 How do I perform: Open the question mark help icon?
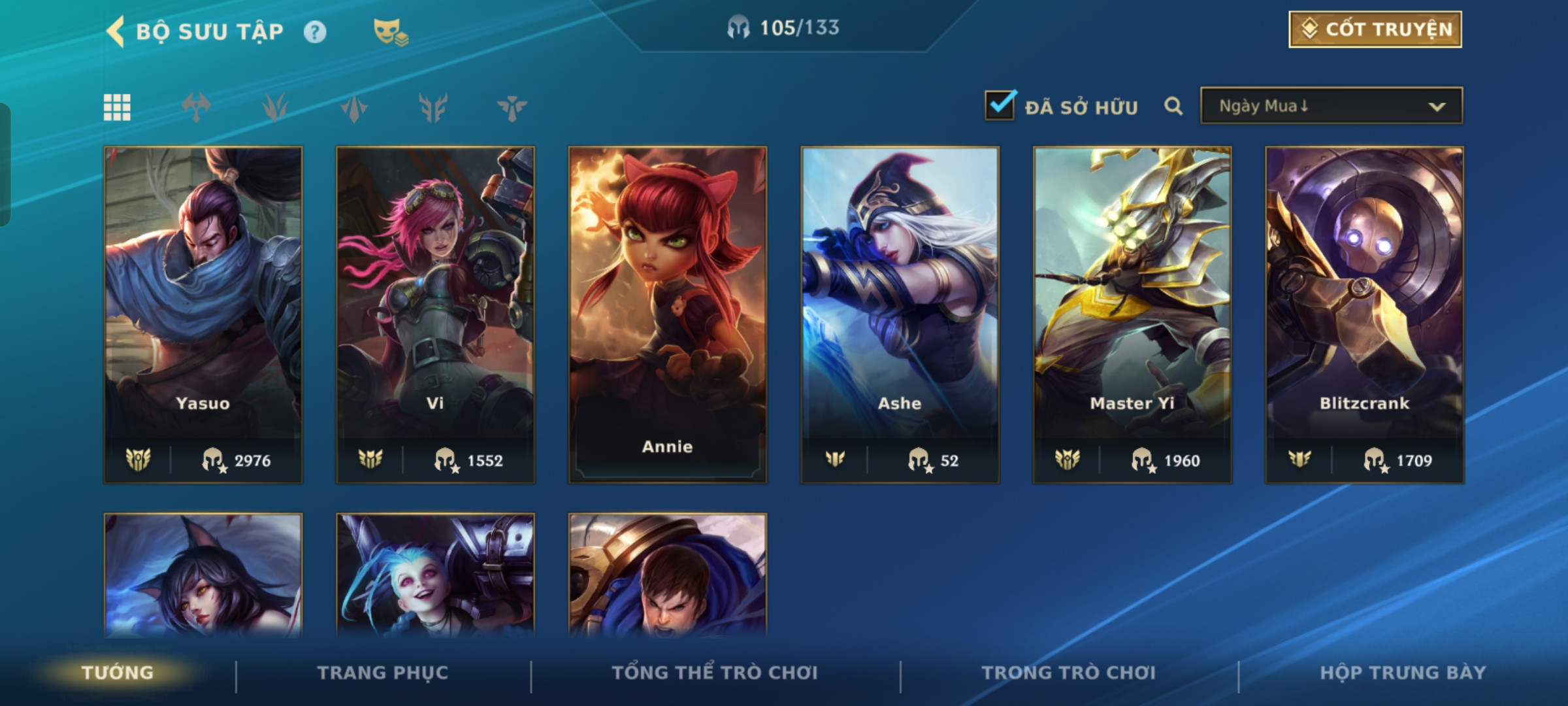click(x=315, y=32)
